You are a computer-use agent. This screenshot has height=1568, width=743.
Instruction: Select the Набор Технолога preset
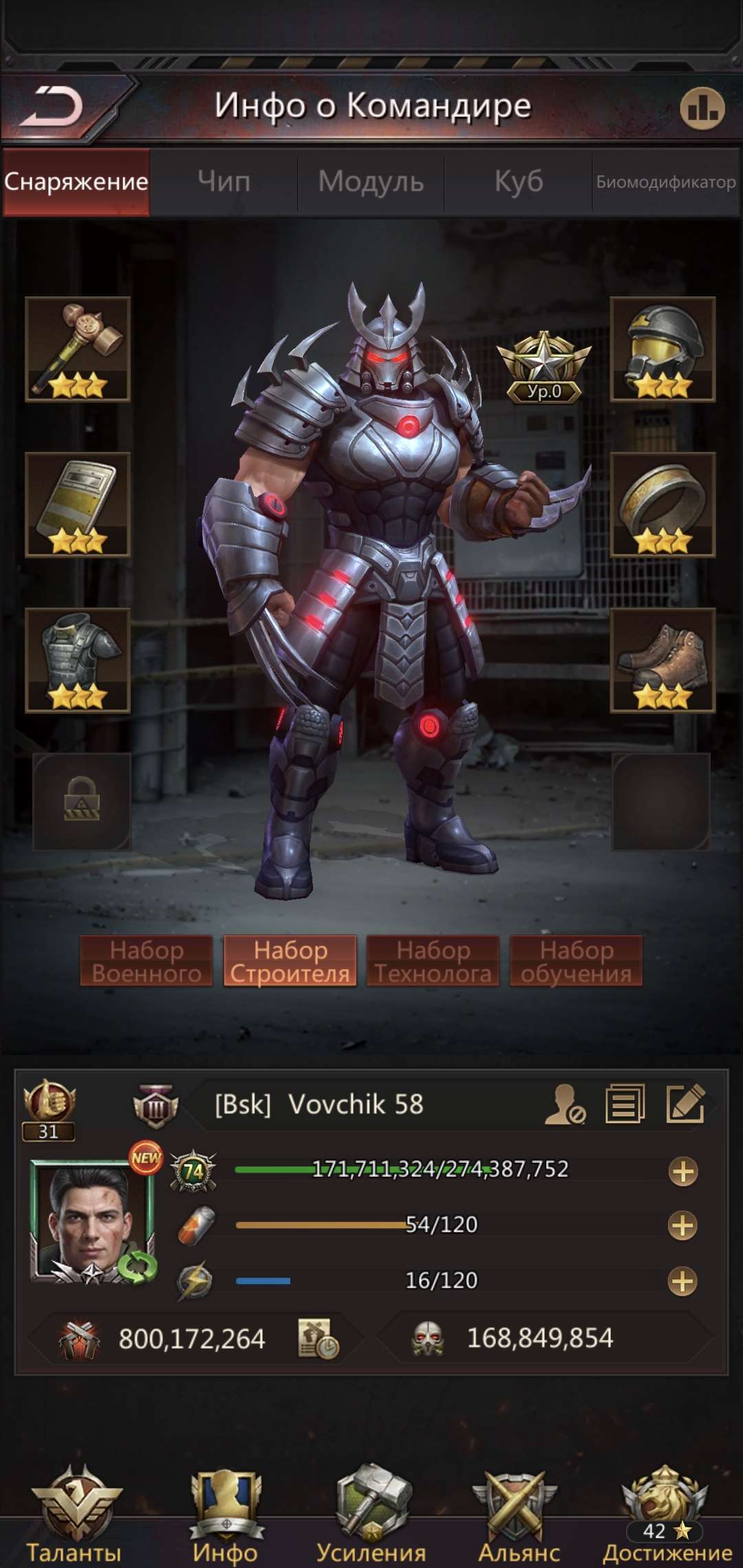[433, 961]
